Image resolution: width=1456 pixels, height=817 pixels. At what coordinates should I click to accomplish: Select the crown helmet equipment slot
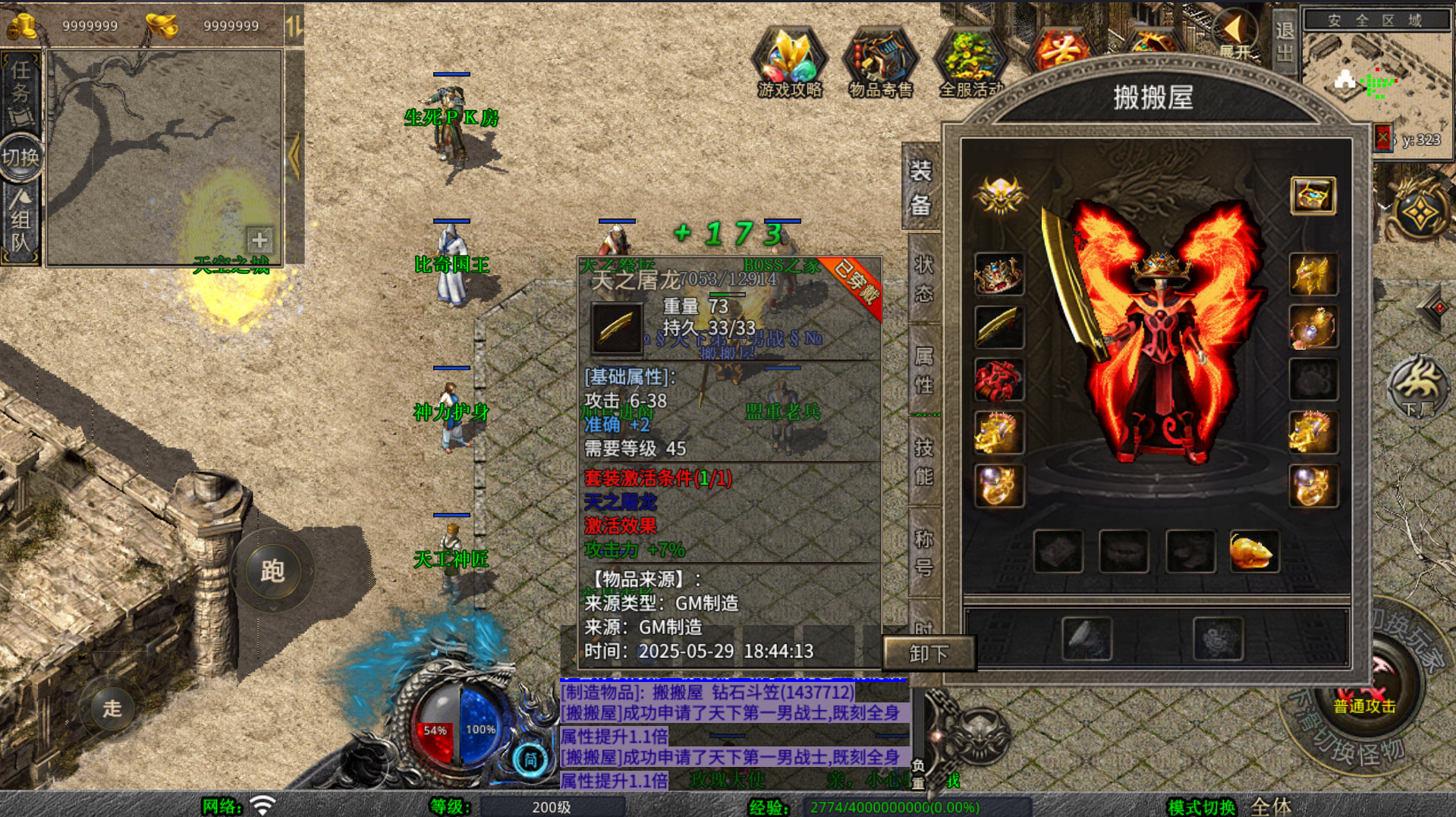click(998, 274)
